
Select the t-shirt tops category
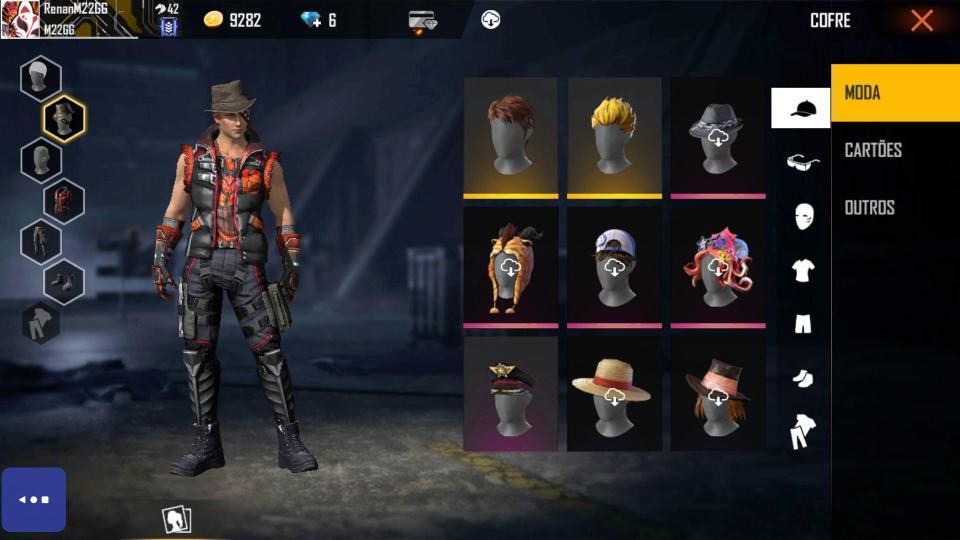pyautogui.click(x=802, y=269)
